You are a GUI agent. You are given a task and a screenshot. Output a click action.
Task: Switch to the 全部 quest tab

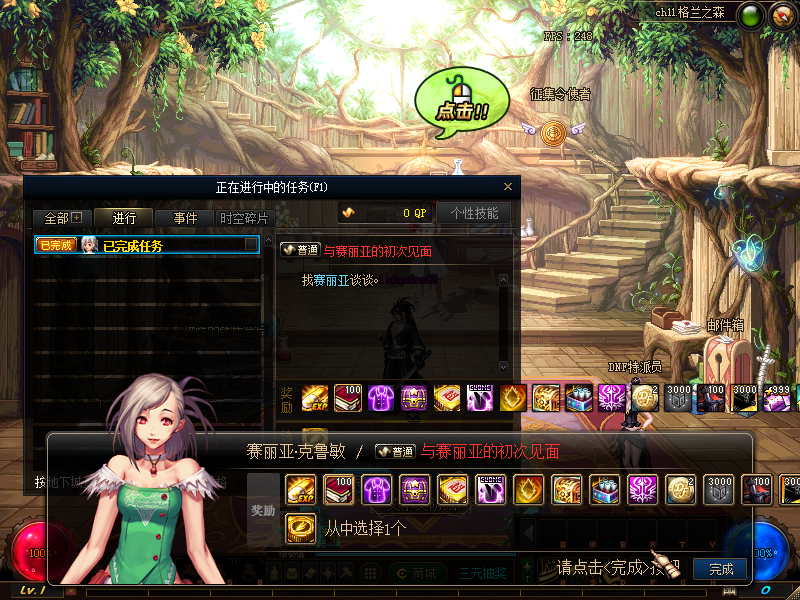click(x=63, y=218)
